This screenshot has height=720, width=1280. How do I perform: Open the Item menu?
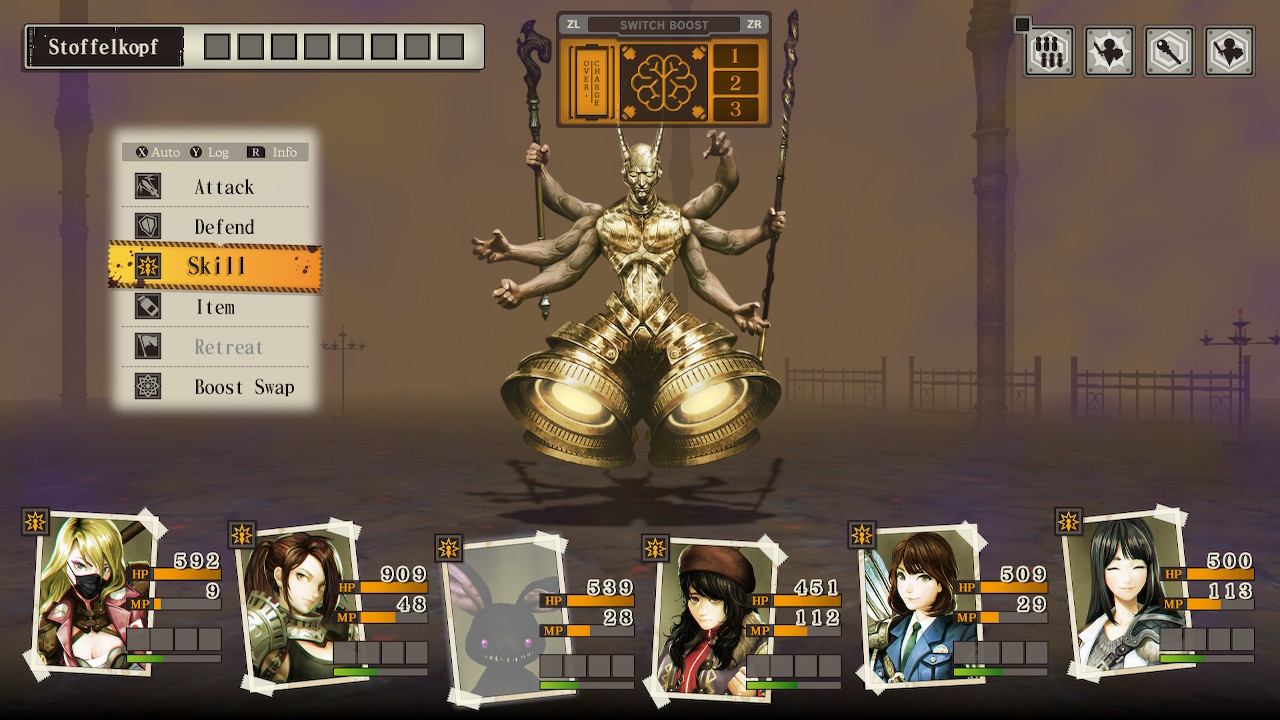(216, 307)
